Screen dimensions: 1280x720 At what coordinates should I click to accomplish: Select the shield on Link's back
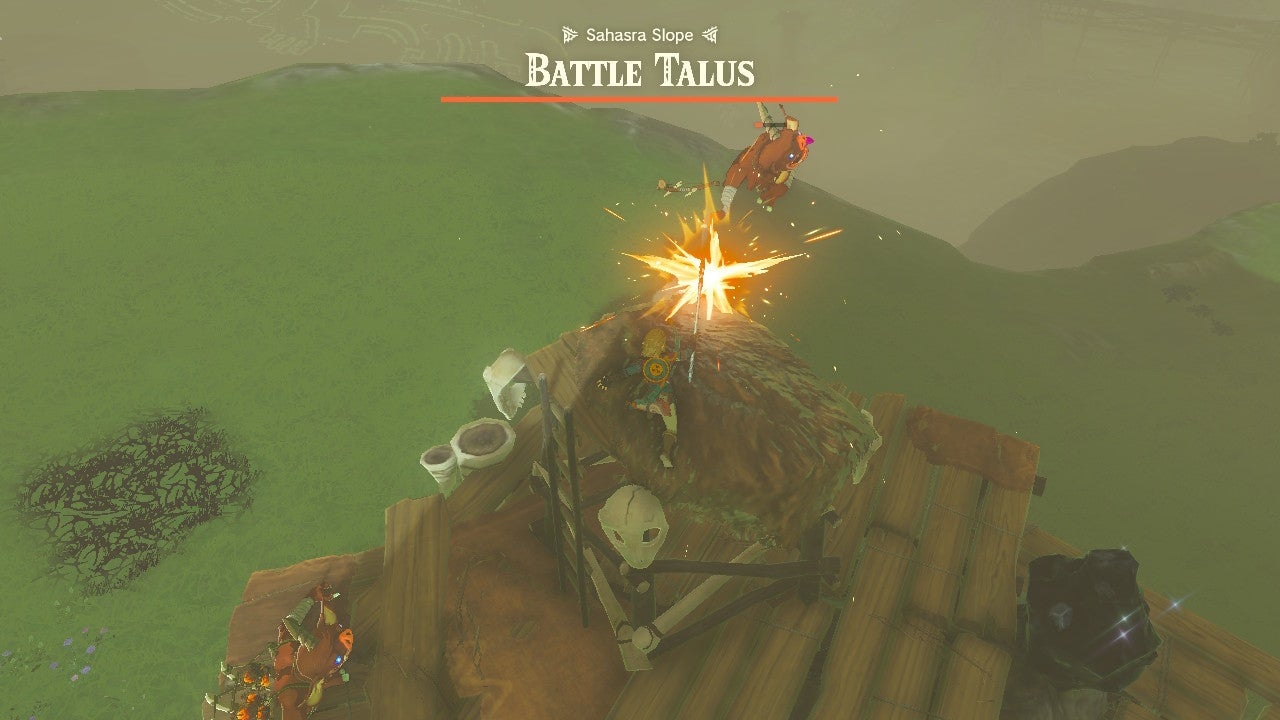click(x=655, y=368)
